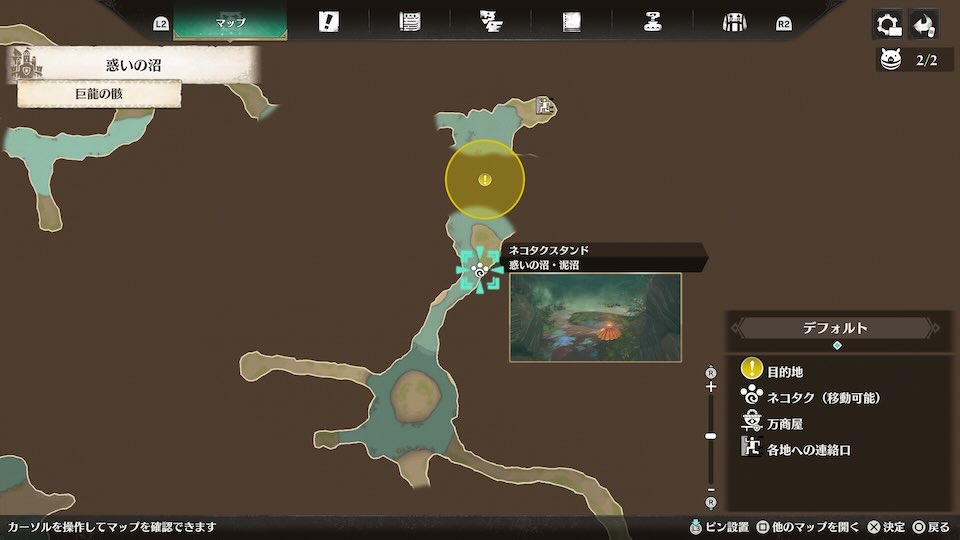The image size is (960, 540).
Task: Select the ネコタクスタンド cat taxi map marker
Action: click(x=480, y=270)
